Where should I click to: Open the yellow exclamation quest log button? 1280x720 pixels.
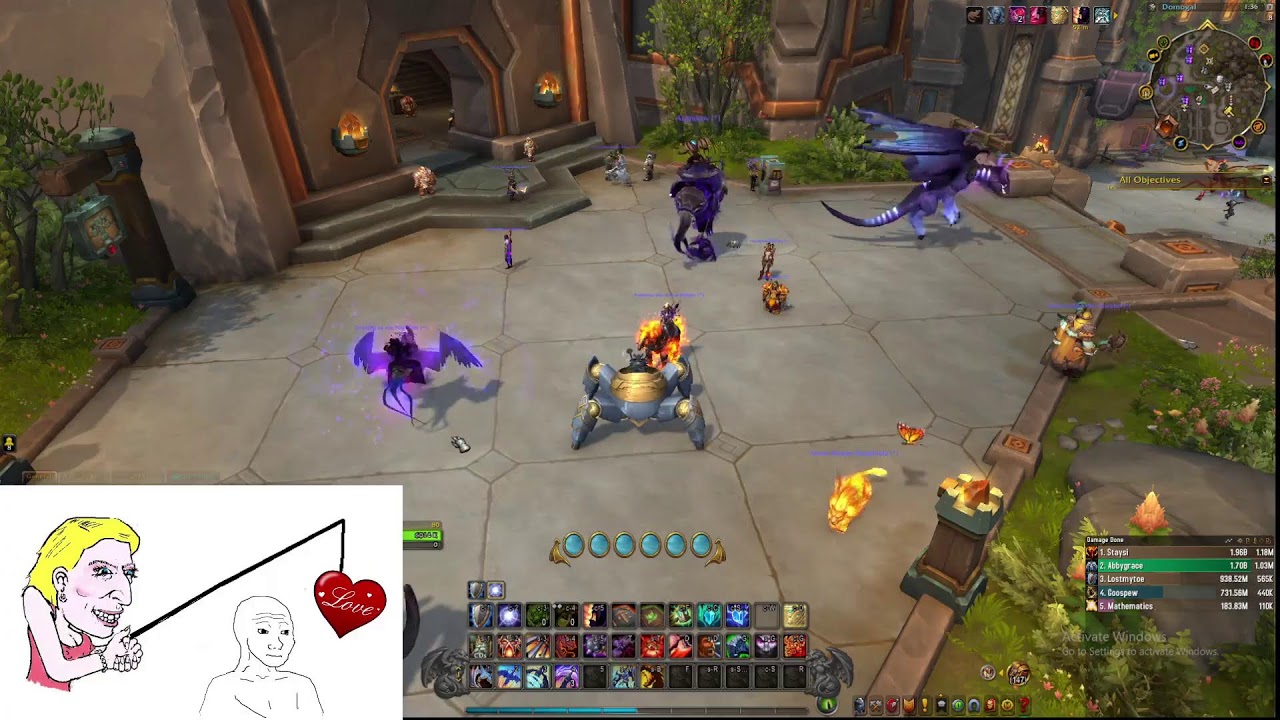[924, 706]
